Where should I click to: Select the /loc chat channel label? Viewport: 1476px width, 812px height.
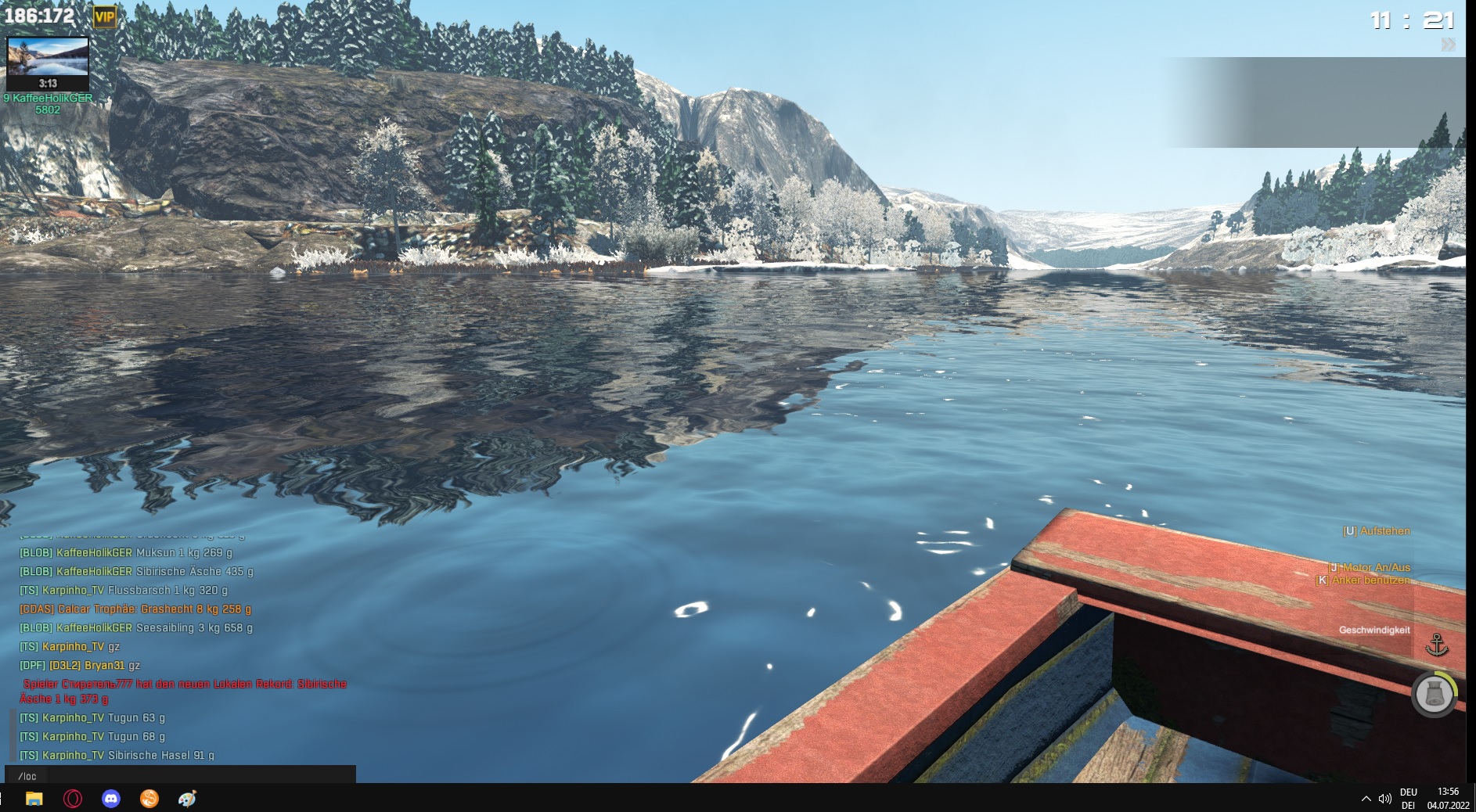click(x=27, y=776)
